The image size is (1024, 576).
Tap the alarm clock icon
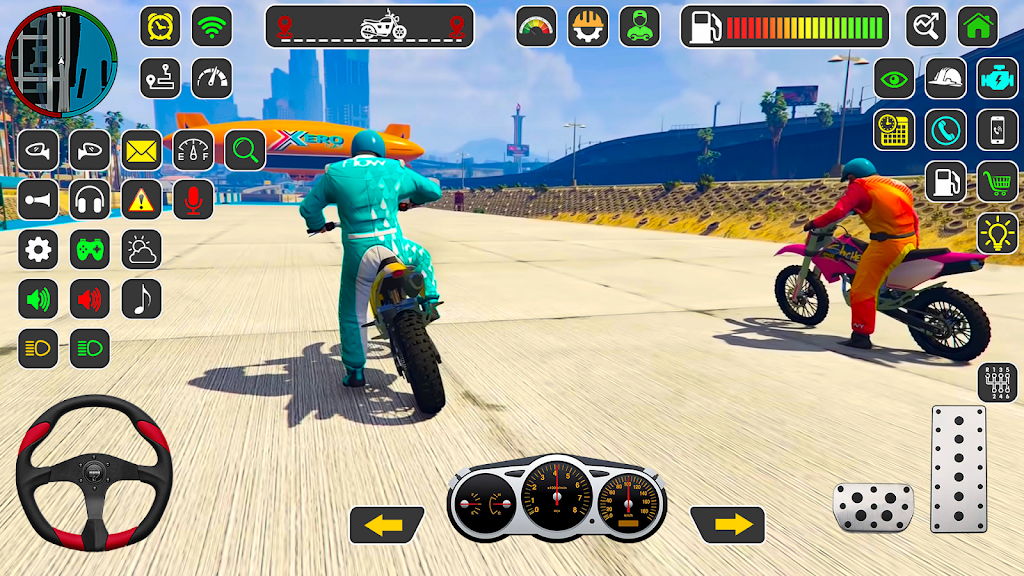[160, 27]
